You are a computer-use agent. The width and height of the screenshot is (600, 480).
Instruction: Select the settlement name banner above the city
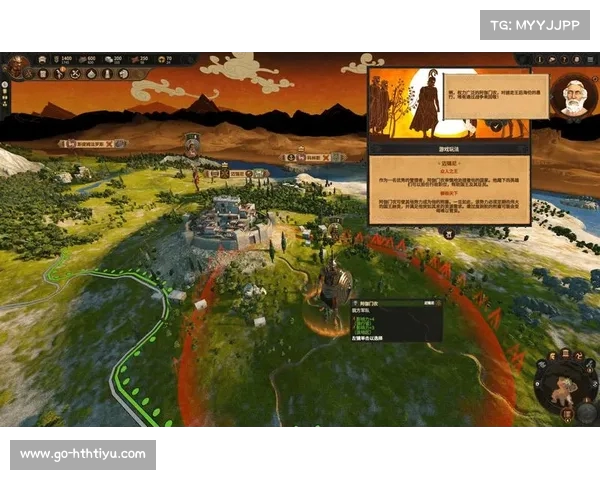pos(236,173)
